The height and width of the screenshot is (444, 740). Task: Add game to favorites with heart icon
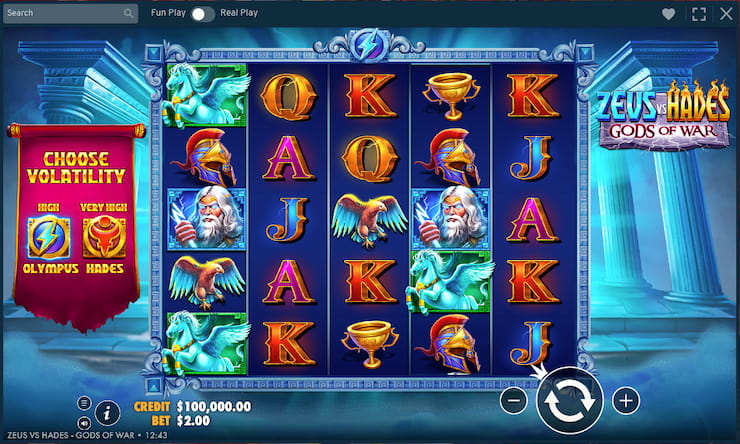668,14
